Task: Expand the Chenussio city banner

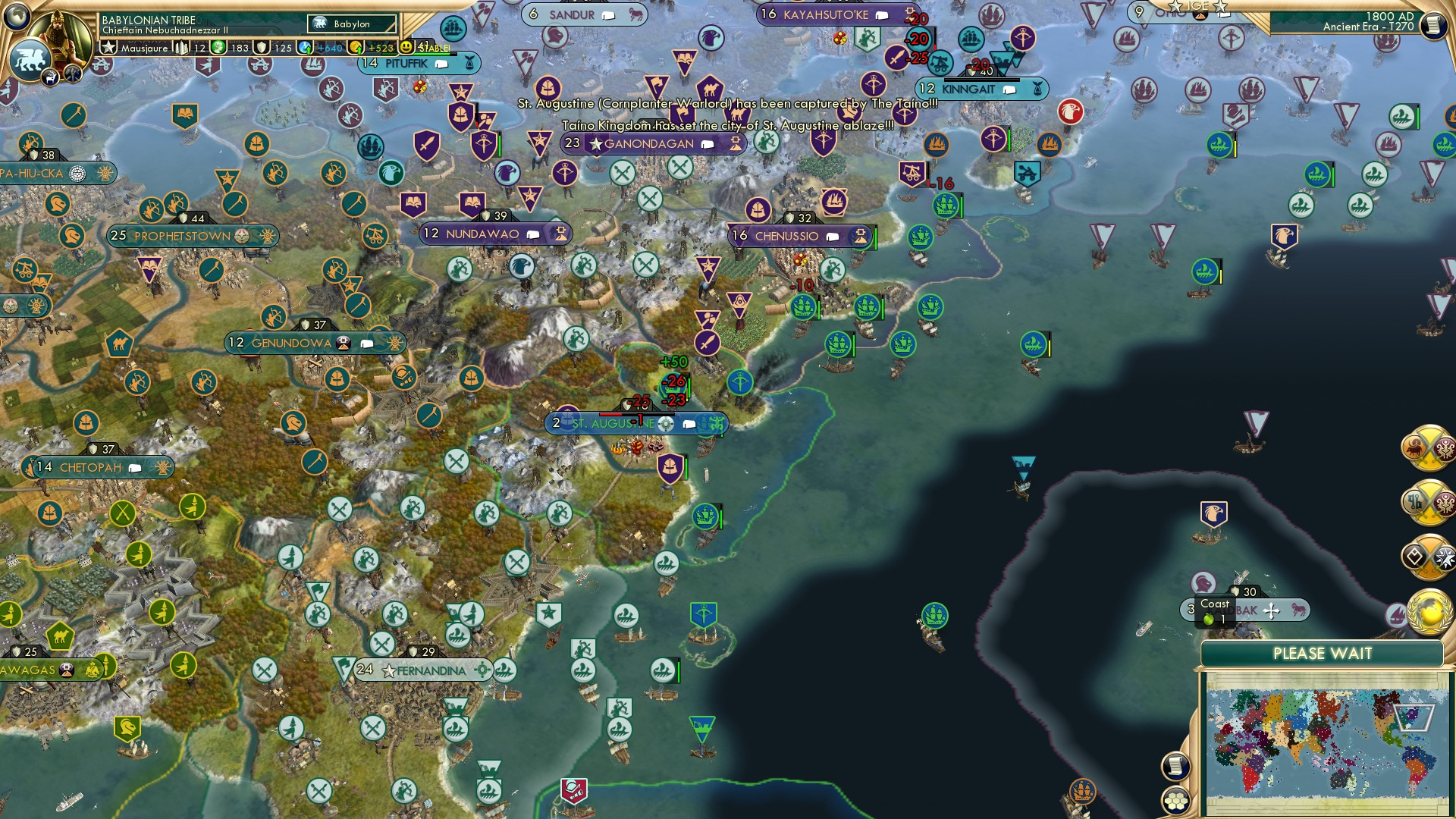Action: (x=792, y=236)
